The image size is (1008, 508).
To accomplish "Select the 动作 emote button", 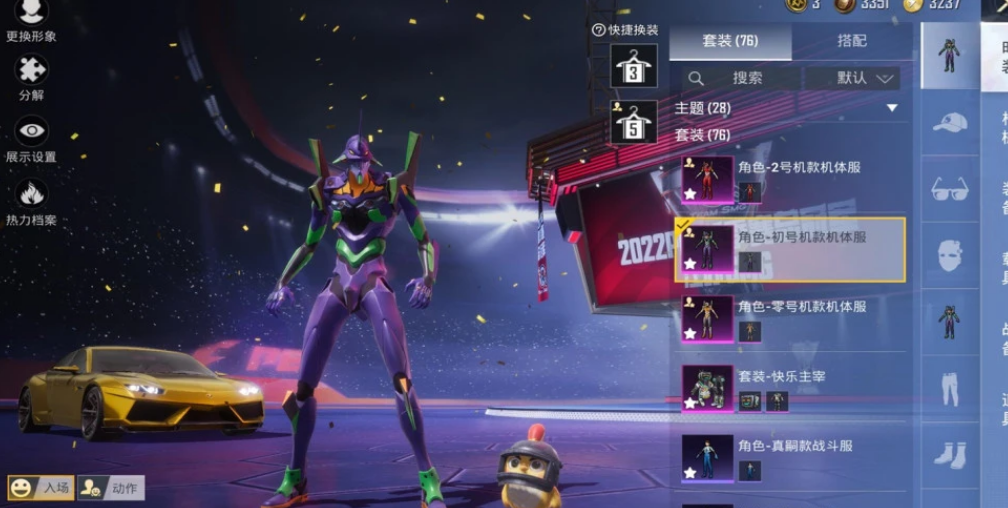I will 111,487.
